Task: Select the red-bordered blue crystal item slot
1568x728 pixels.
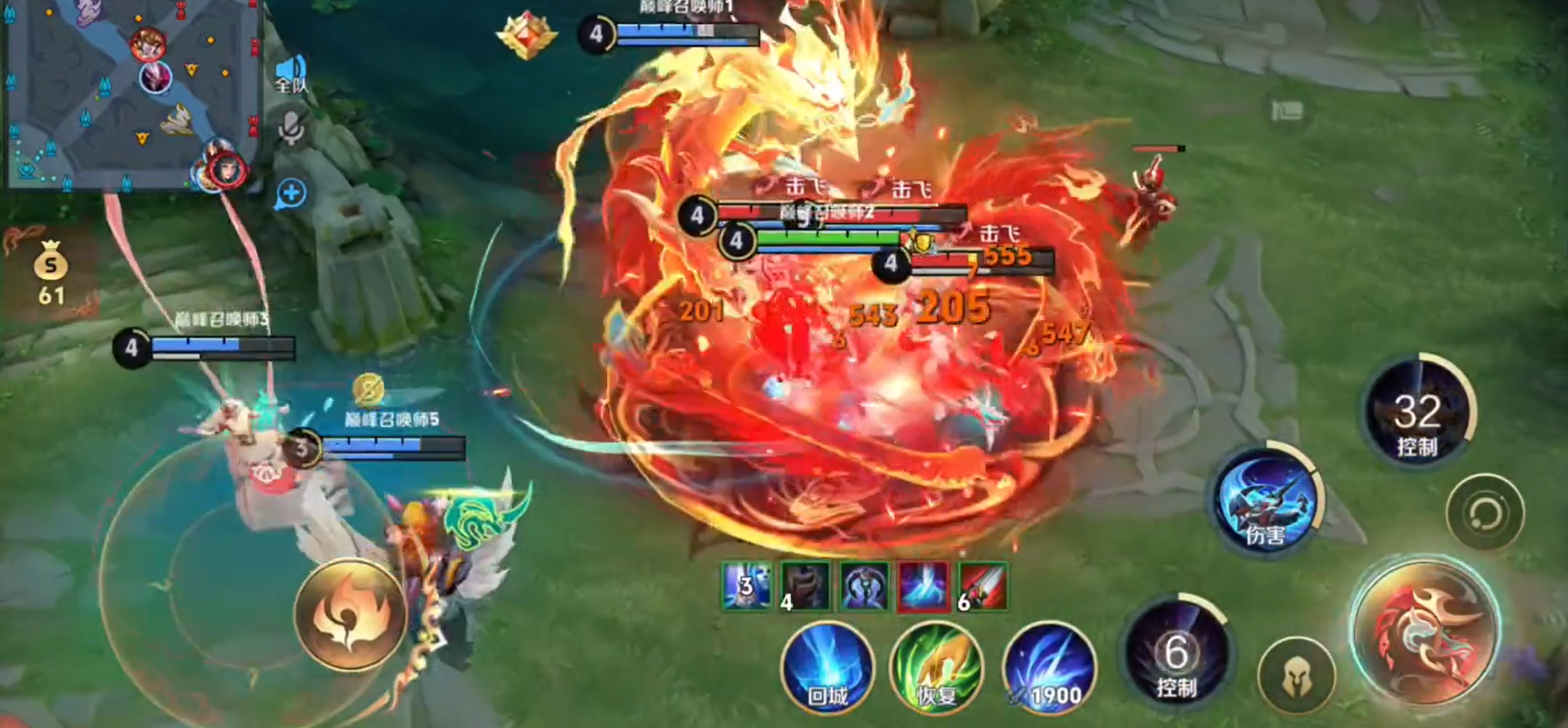Action: 924,585
